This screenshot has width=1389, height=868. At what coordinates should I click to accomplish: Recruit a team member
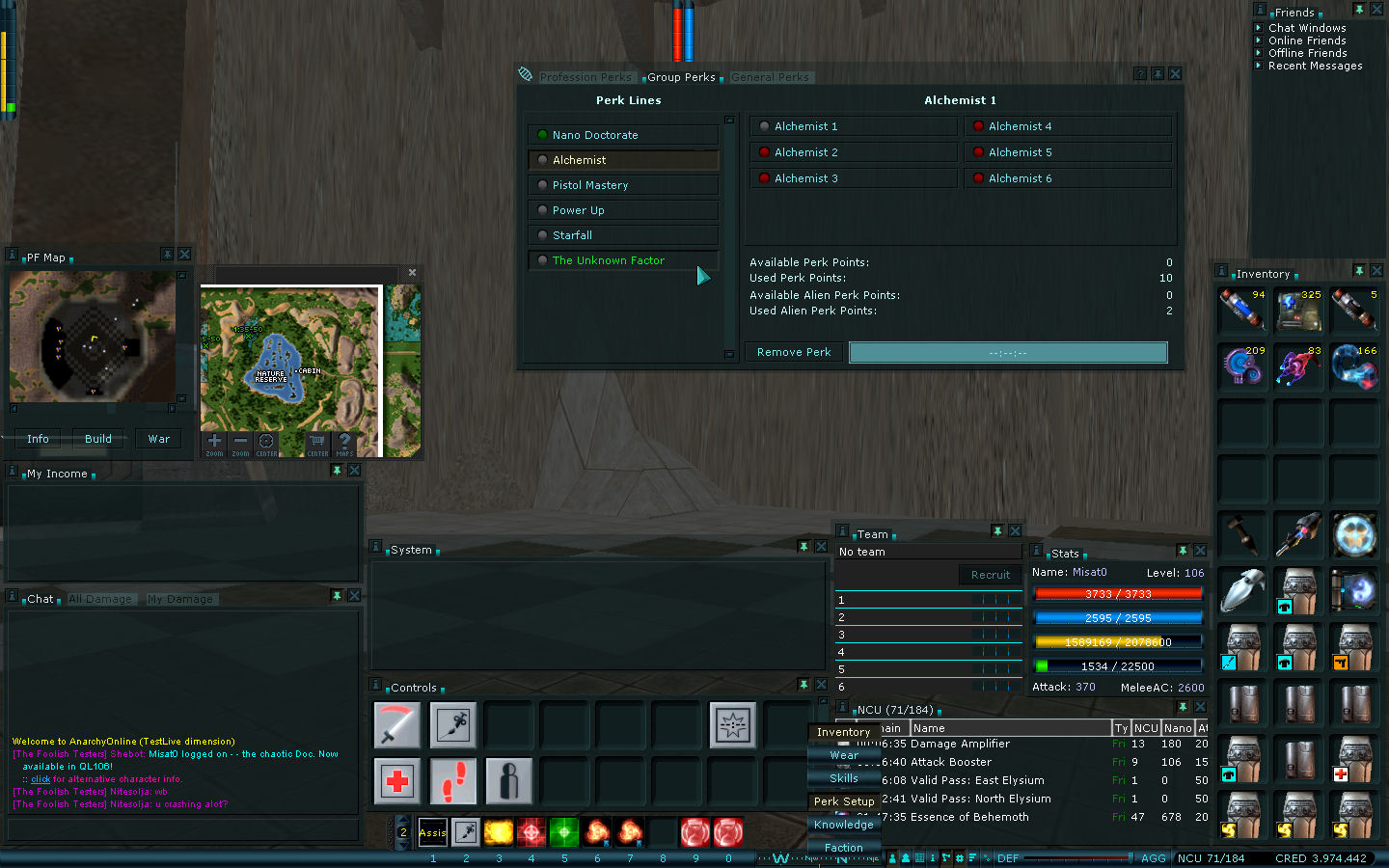click(x=991, y=575)
